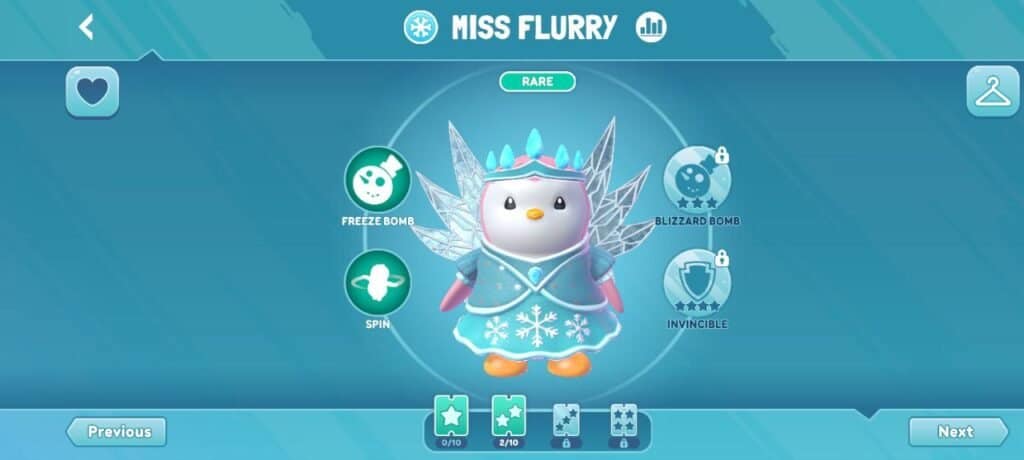Open the stats chart icon beside Miss Flurry
This screenshot has height=460, width=1024.
tap(651, 27)
